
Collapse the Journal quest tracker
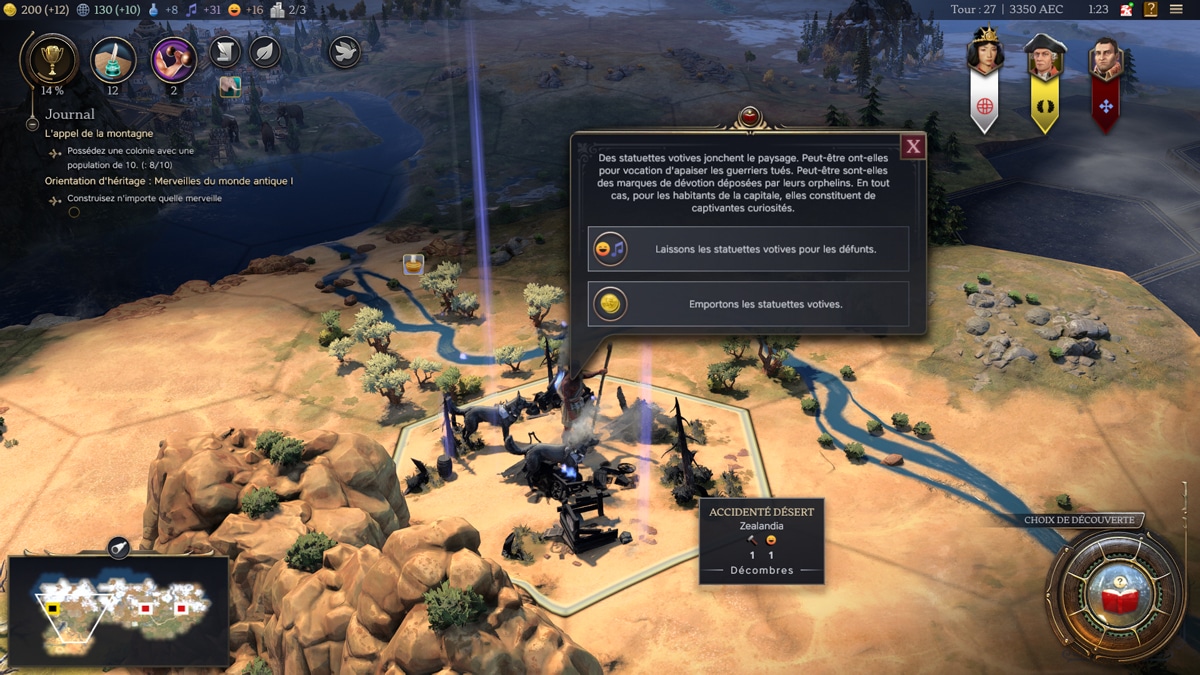[x=32, y=125]
